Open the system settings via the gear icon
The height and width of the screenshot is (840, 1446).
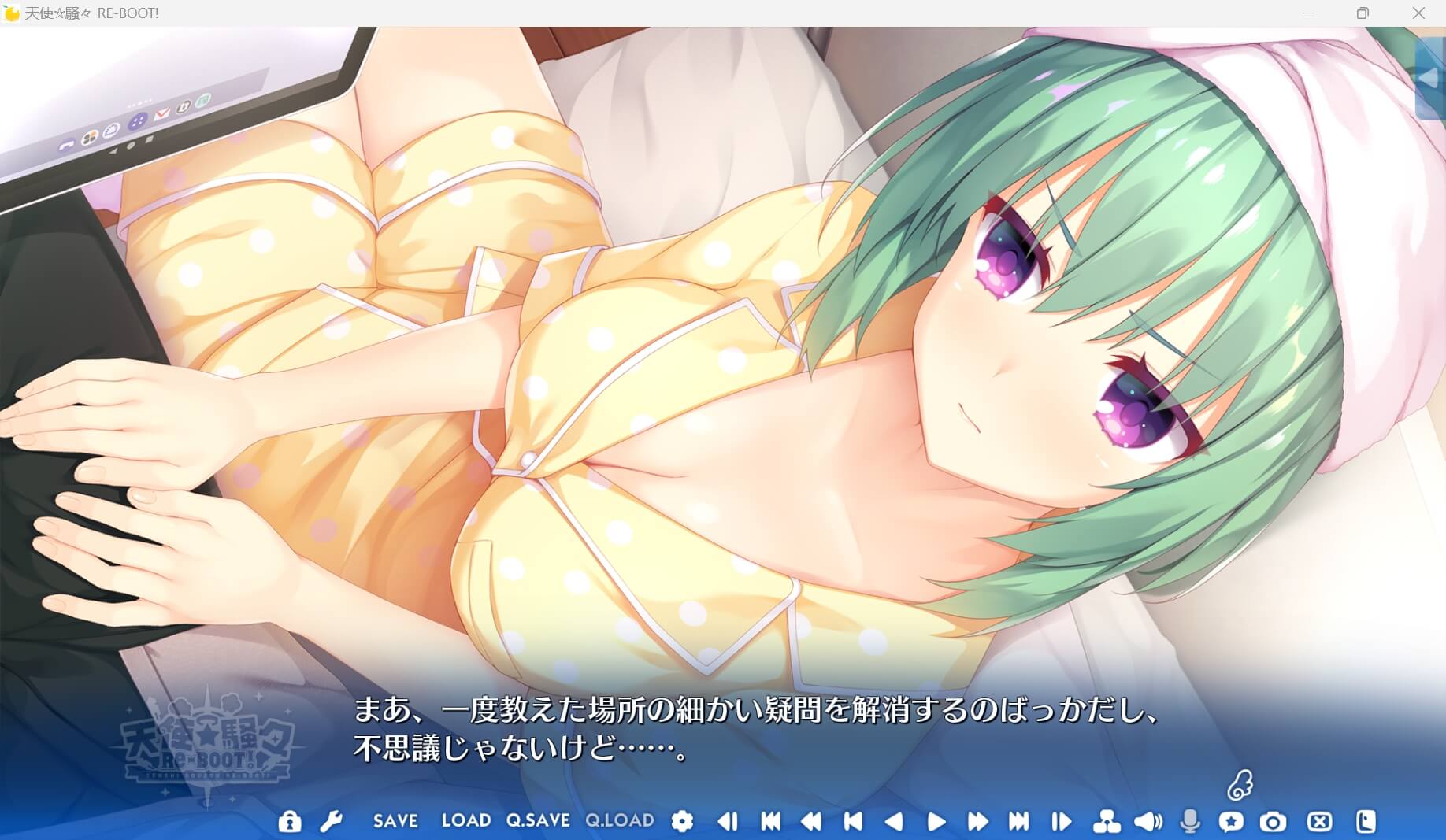(x=682, y=820)
